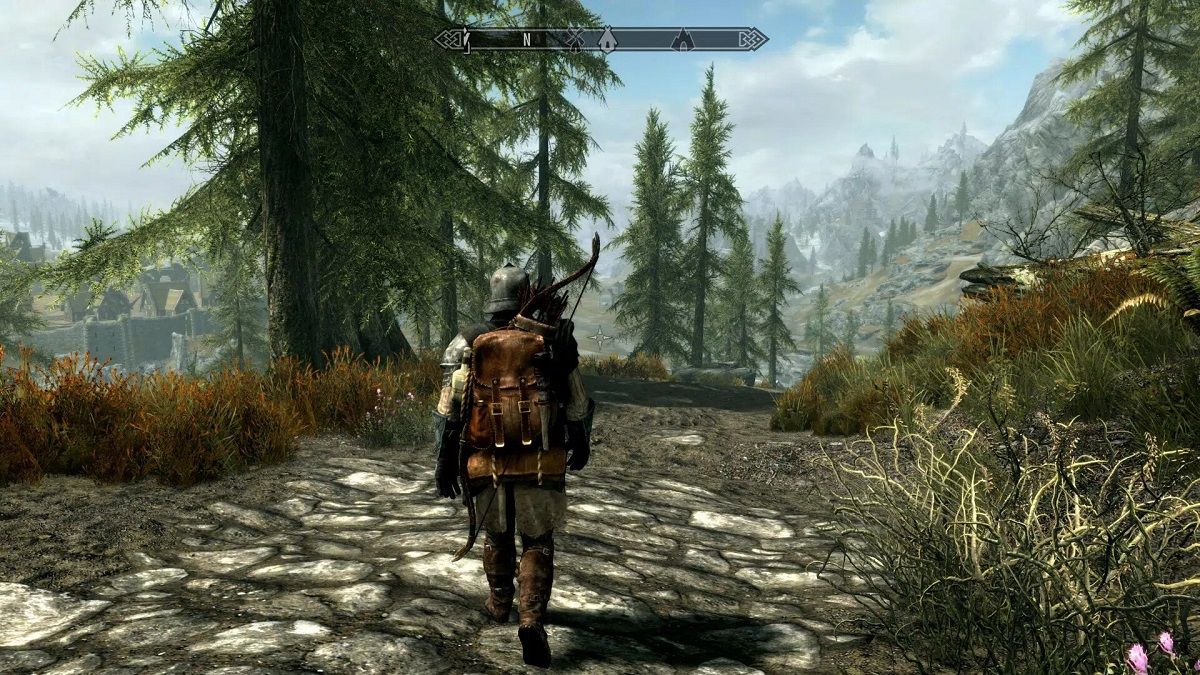Select the North indicator on the compass

526,40
